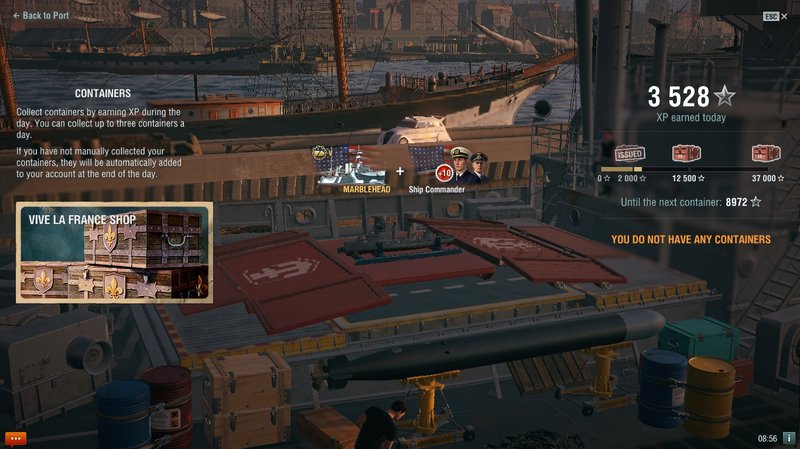Open the Vive La France Shop banner
800x449 pixels.
click(113, 252)
